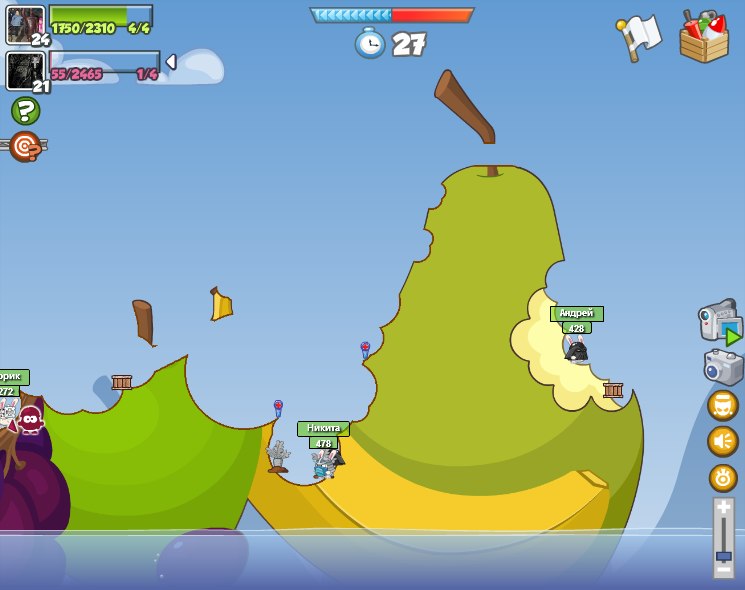Click the orange character face button
This screenshot has width=745, height=590.
click(x=723, y=405)
